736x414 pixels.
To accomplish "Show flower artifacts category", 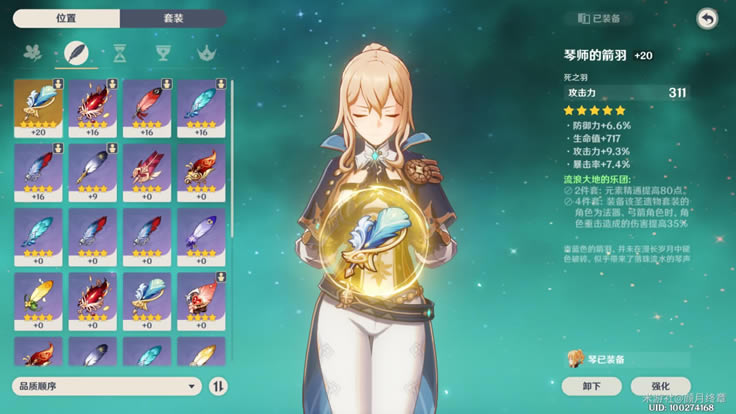I will [x=32, y=52].
